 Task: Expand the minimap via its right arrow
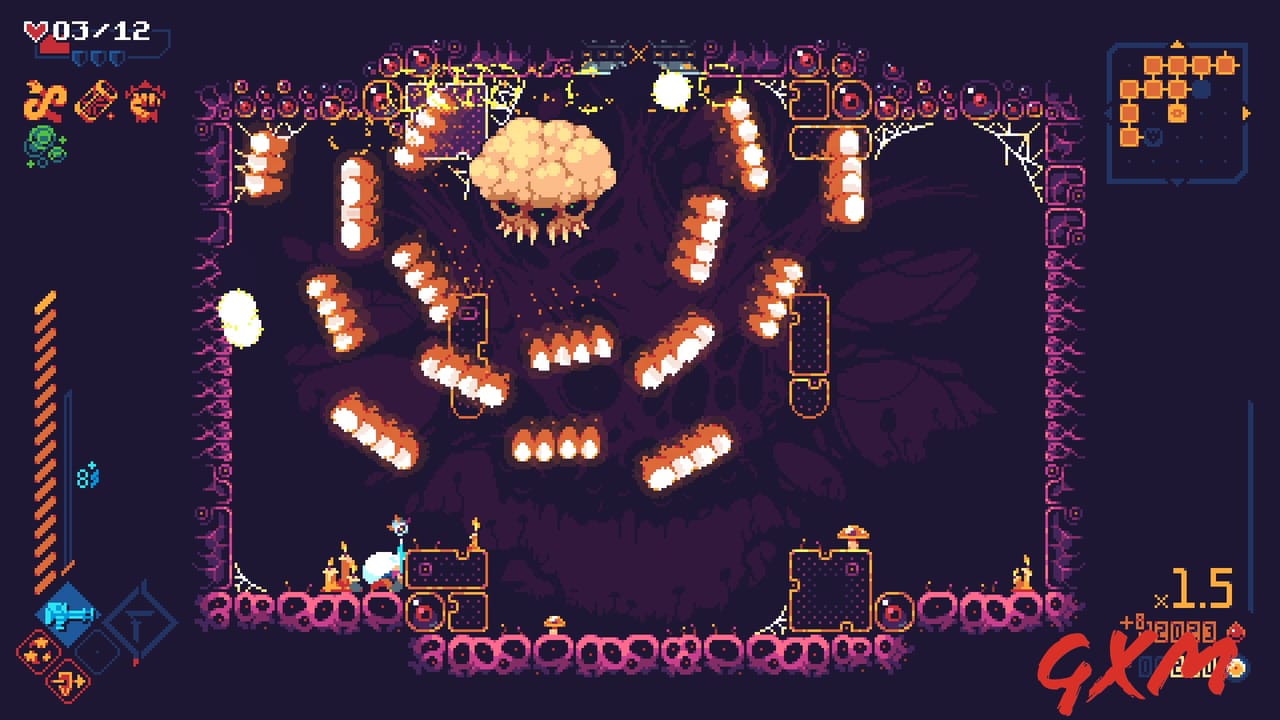click(1246, 111)
